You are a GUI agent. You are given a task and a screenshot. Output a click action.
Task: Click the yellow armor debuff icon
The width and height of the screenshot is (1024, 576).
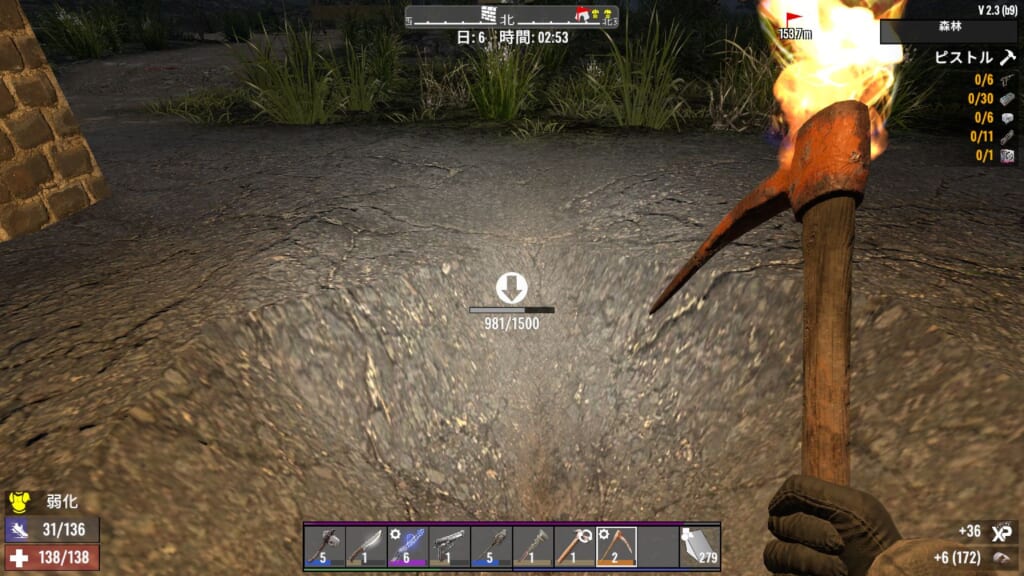19,502
